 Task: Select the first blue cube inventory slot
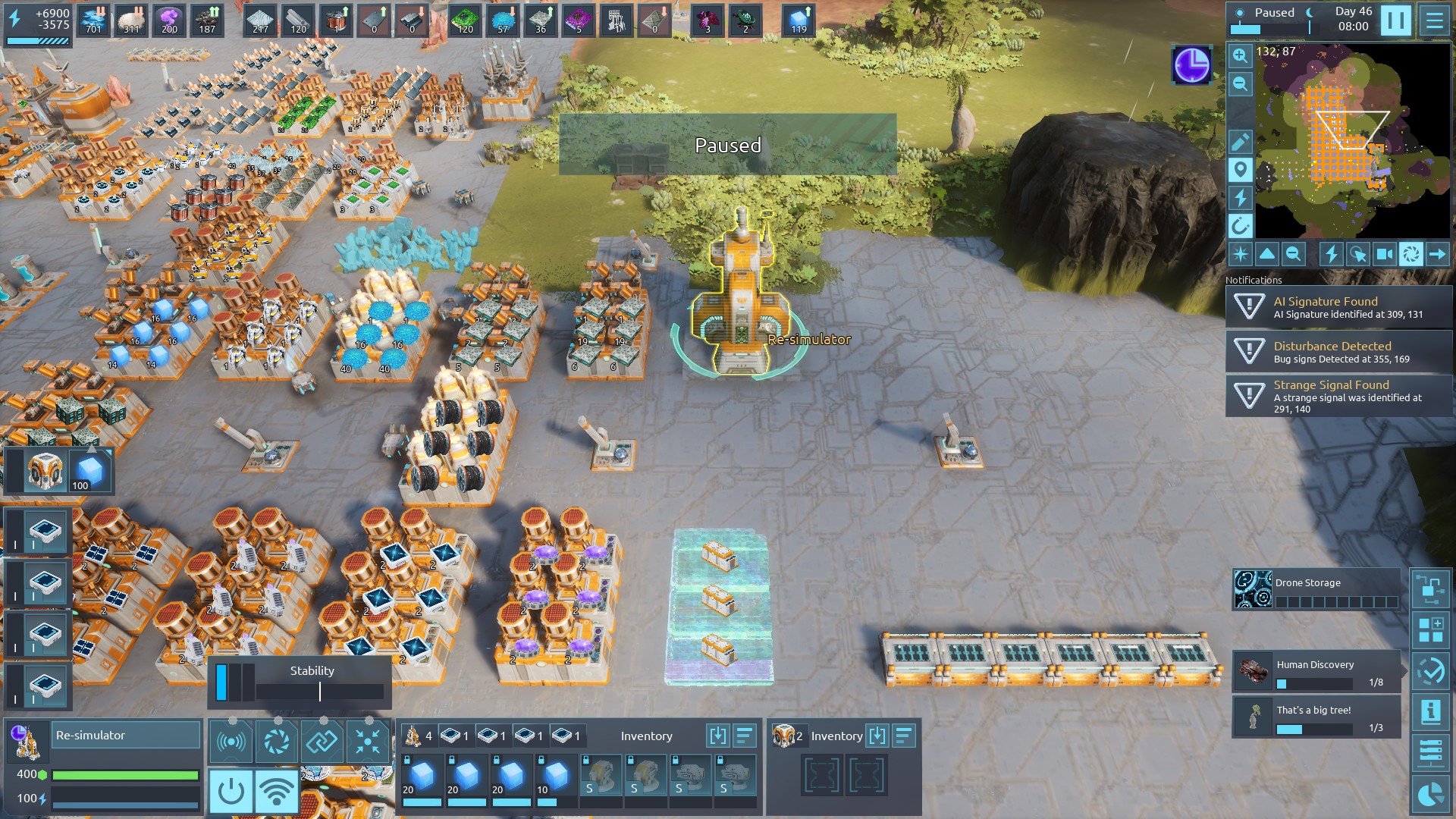pos(422,779)
